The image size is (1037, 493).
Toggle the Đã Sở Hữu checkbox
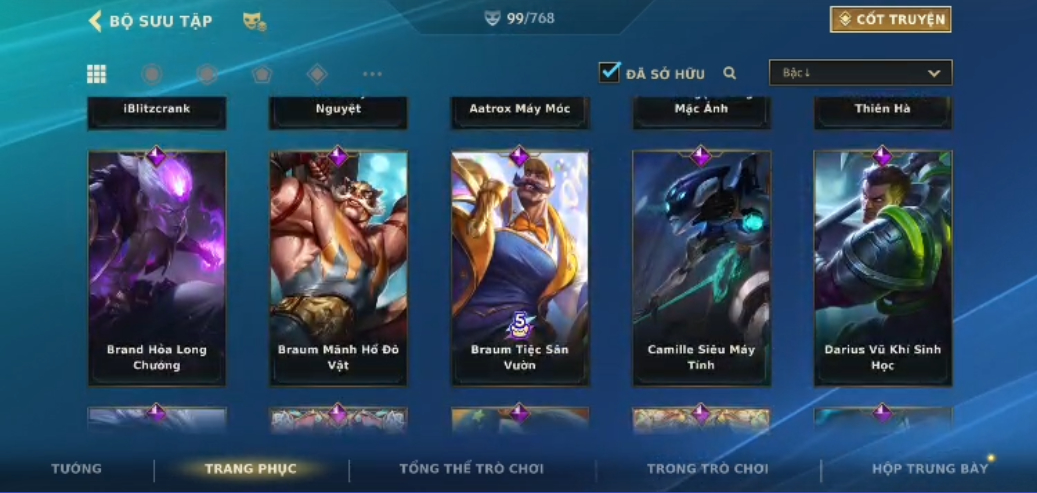[x=609, y=73]
